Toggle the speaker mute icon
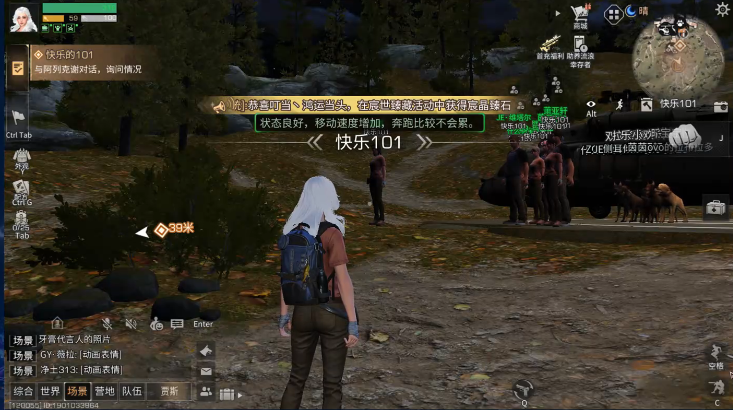This screenshot has width=733, height=410. (x=130, y=323)
